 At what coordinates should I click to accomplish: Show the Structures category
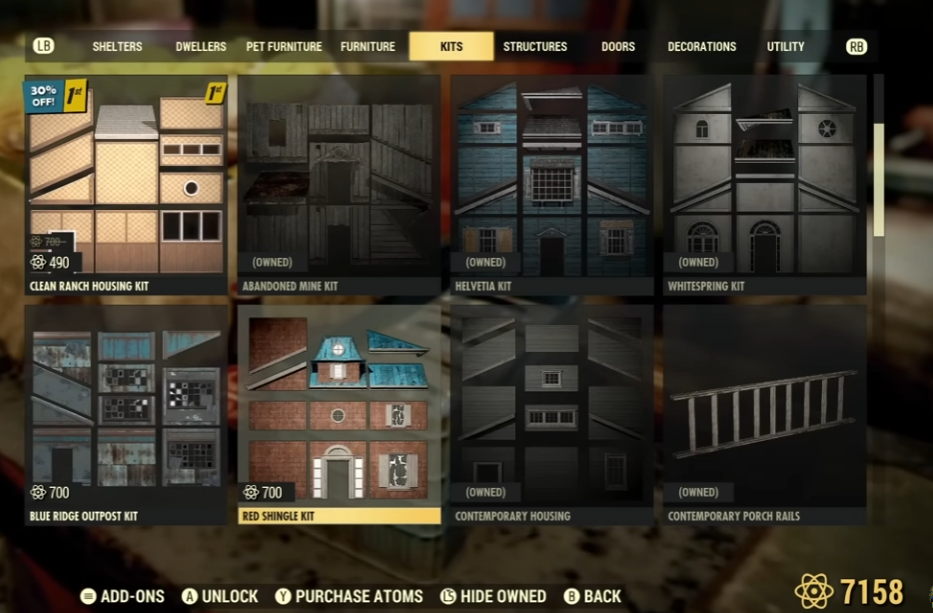[x=535, y=46]
